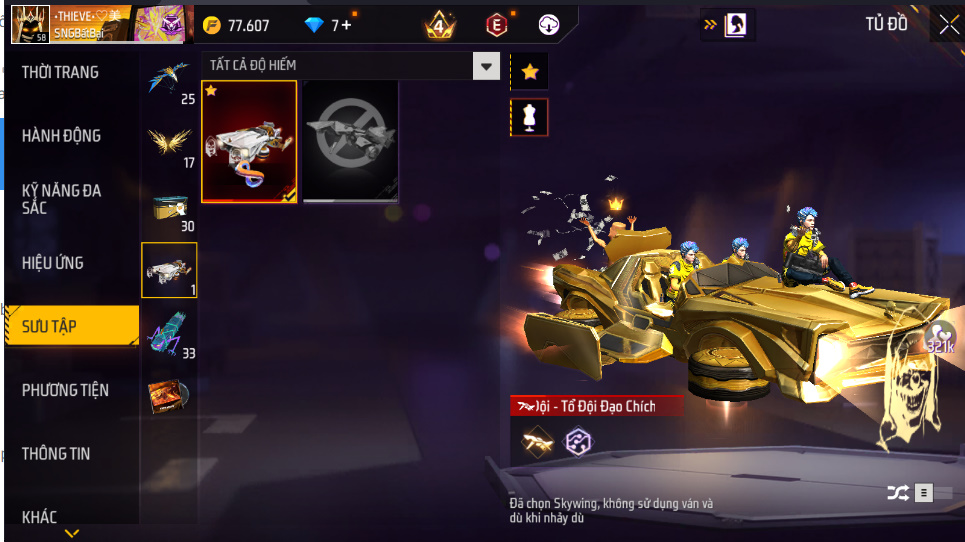Click the white mannequin icon button
This screenshot has height=542, width=965.
coord(529,117)
